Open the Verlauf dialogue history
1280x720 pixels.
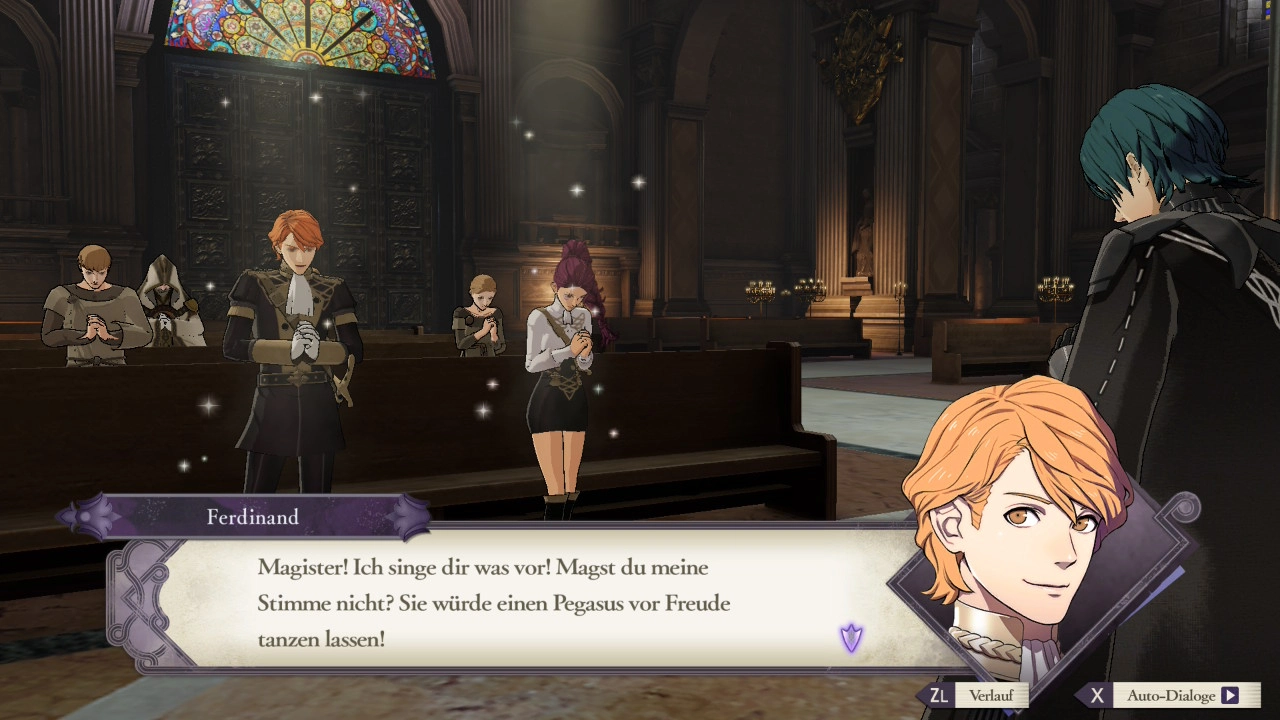978,695
